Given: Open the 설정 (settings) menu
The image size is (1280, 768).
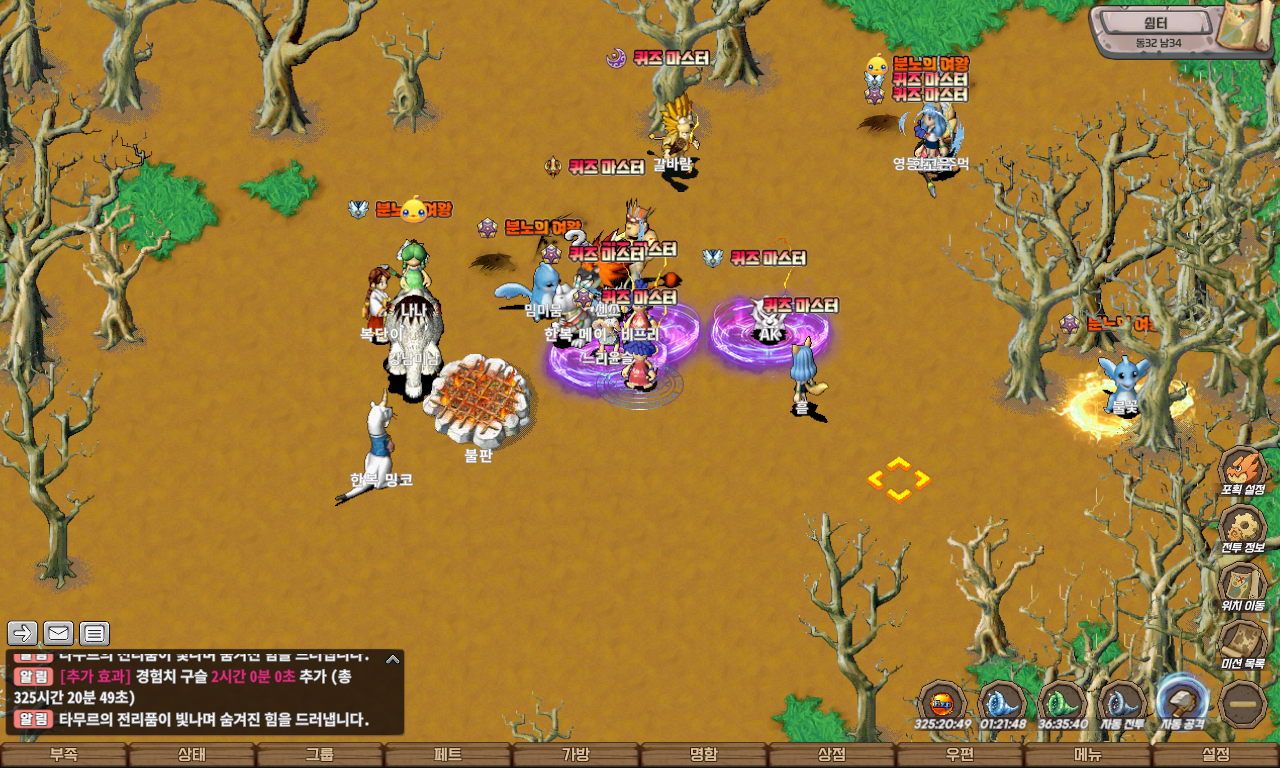Looking at the screenshot, I should click(1216, 755).
